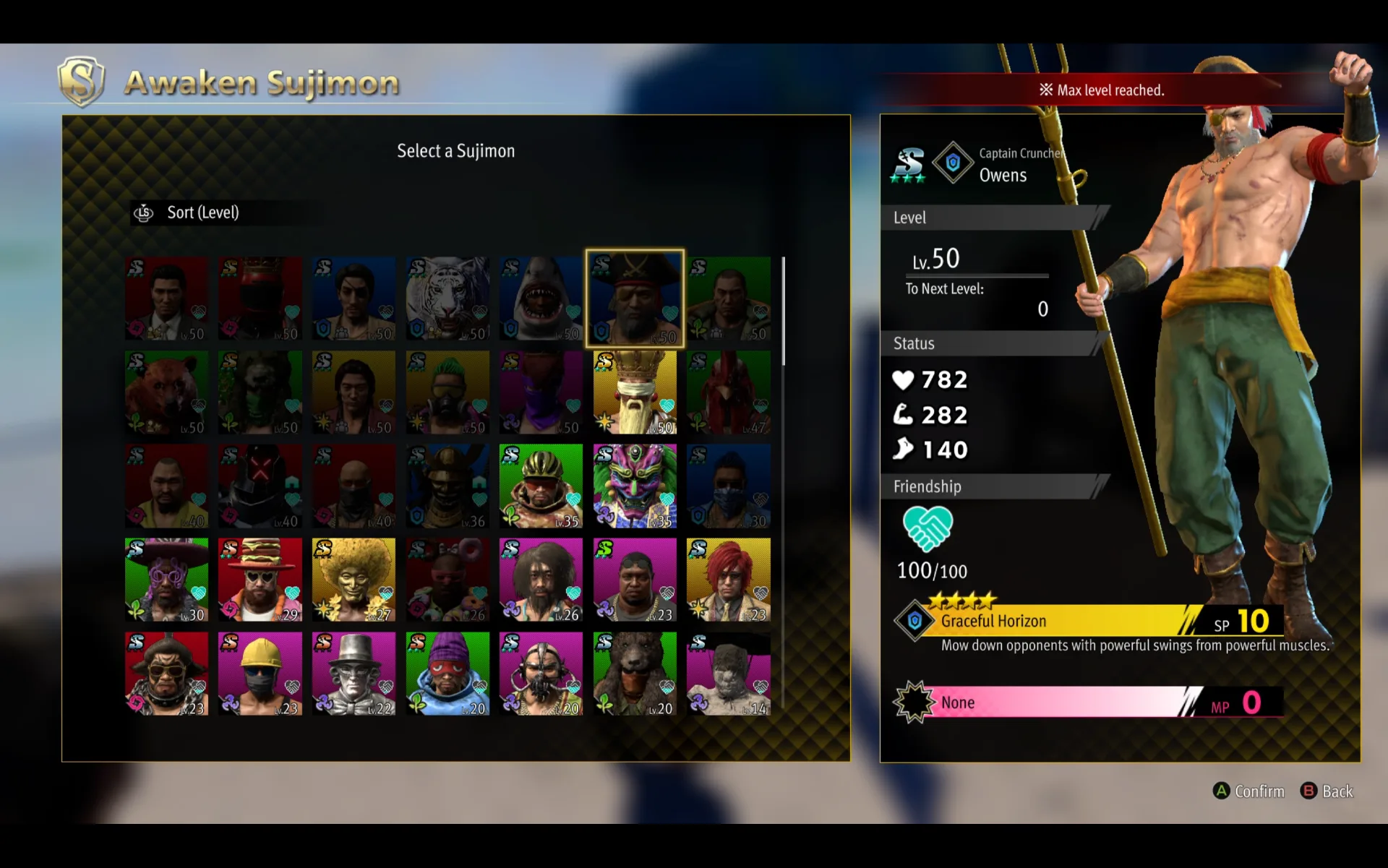
Task: Pick the burger hat Sujimon
Action: click(x=260, y=580)
